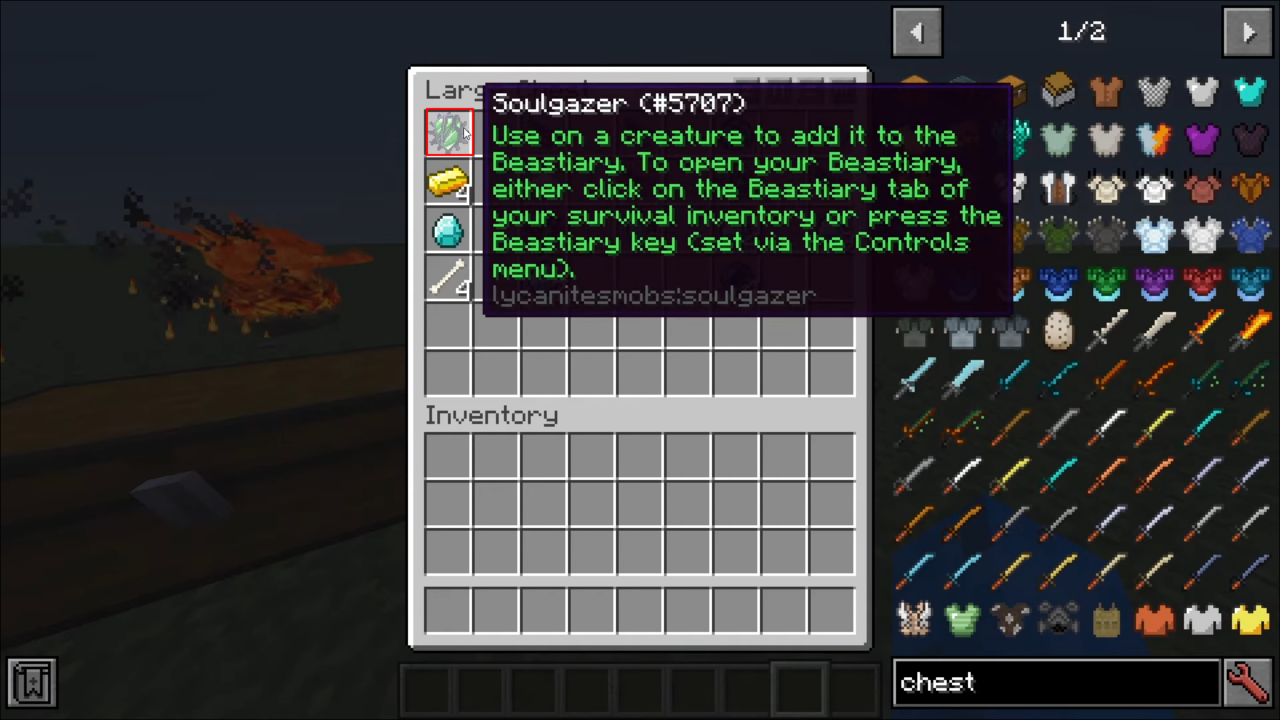The image size is (1280, 720).
Task: Select the spotted egg item
Action: pos(1058,330)
